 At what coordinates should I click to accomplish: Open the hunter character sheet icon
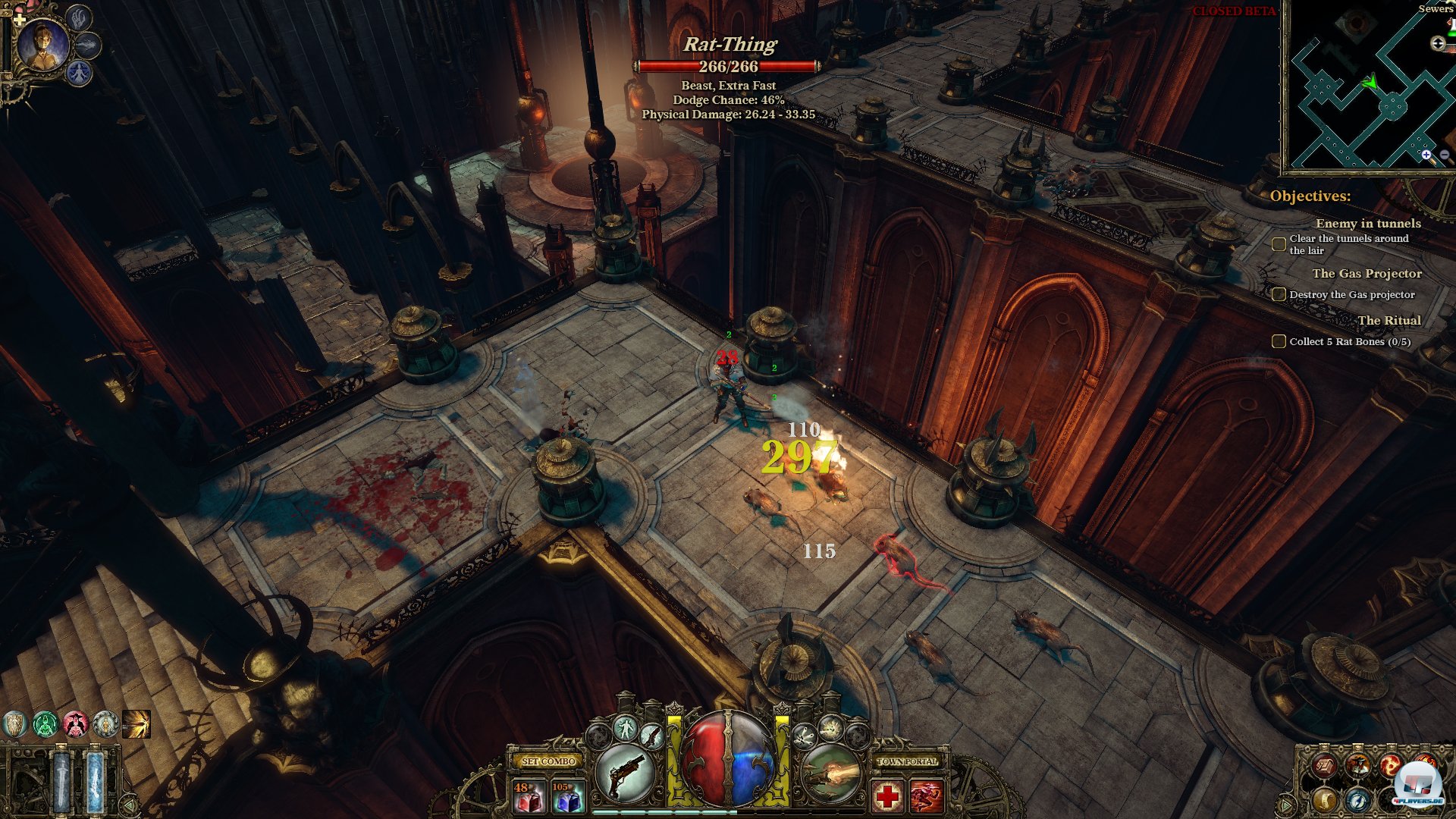[1357, 764]
